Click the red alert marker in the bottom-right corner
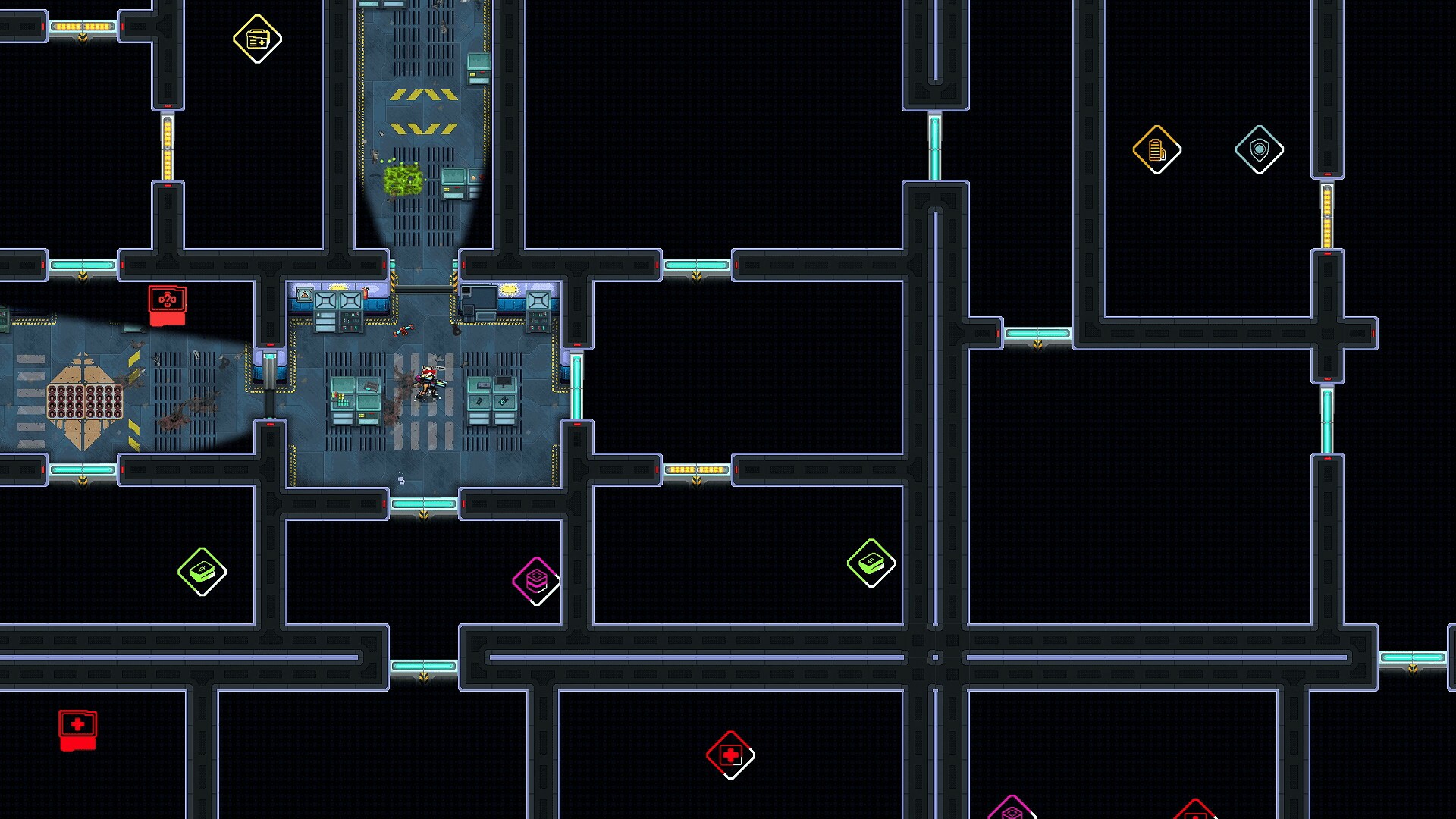1456x819 pixels. (x=1196, y=813)
